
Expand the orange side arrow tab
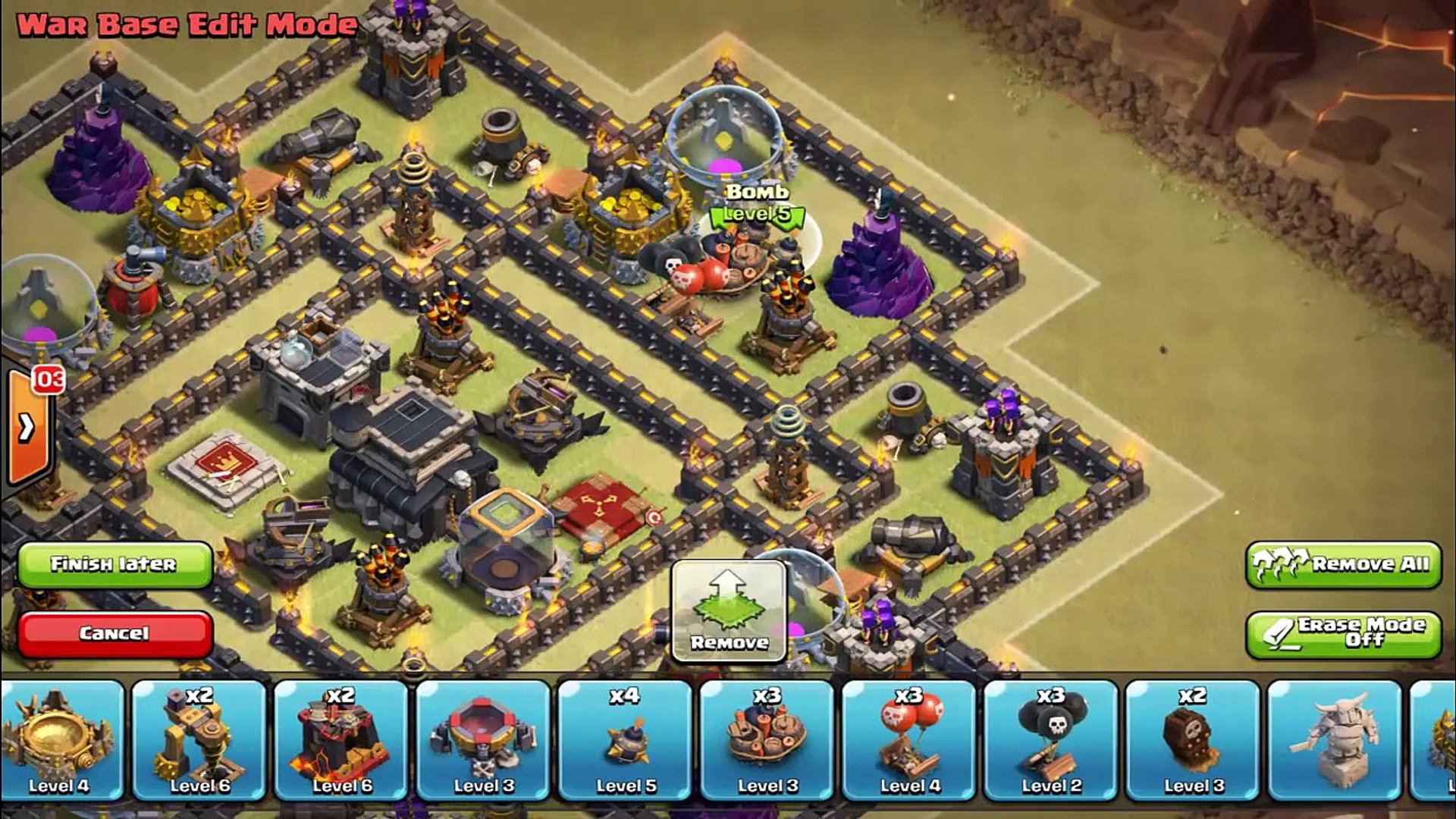pos(27,428)
